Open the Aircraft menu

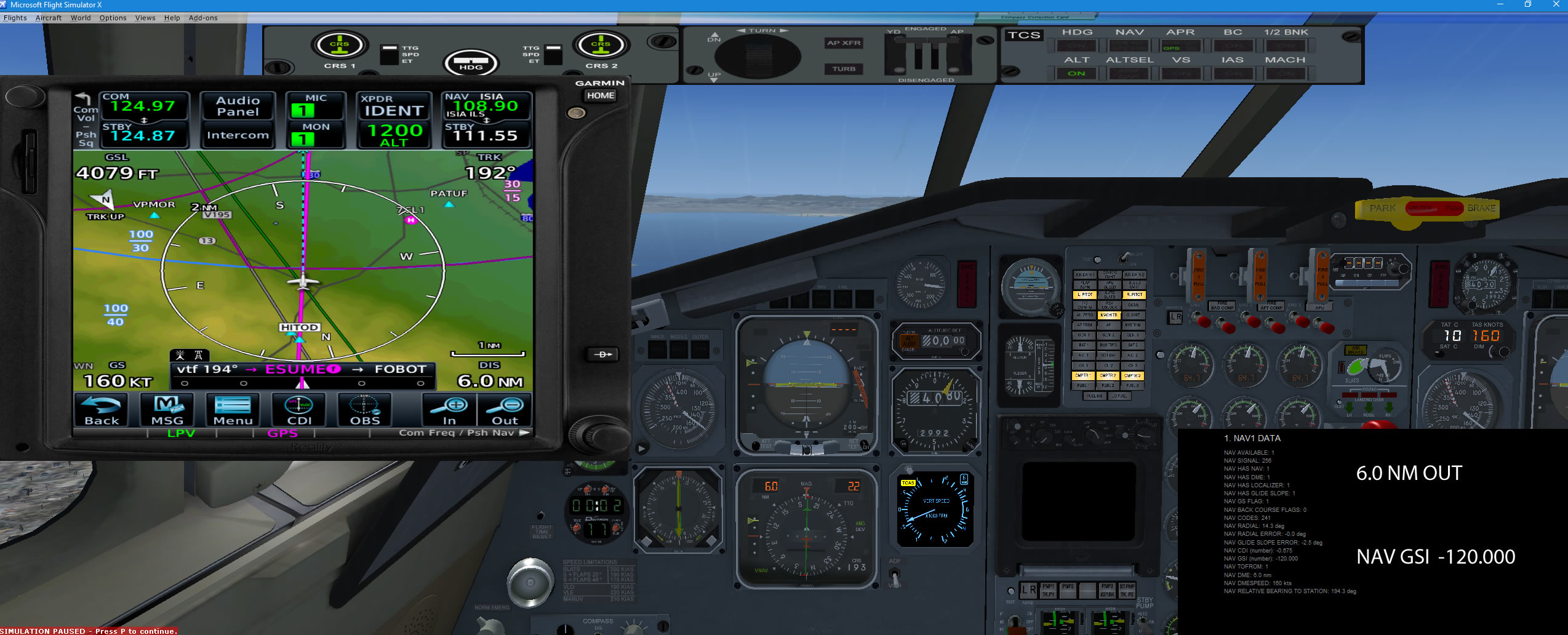pos(49,18)
